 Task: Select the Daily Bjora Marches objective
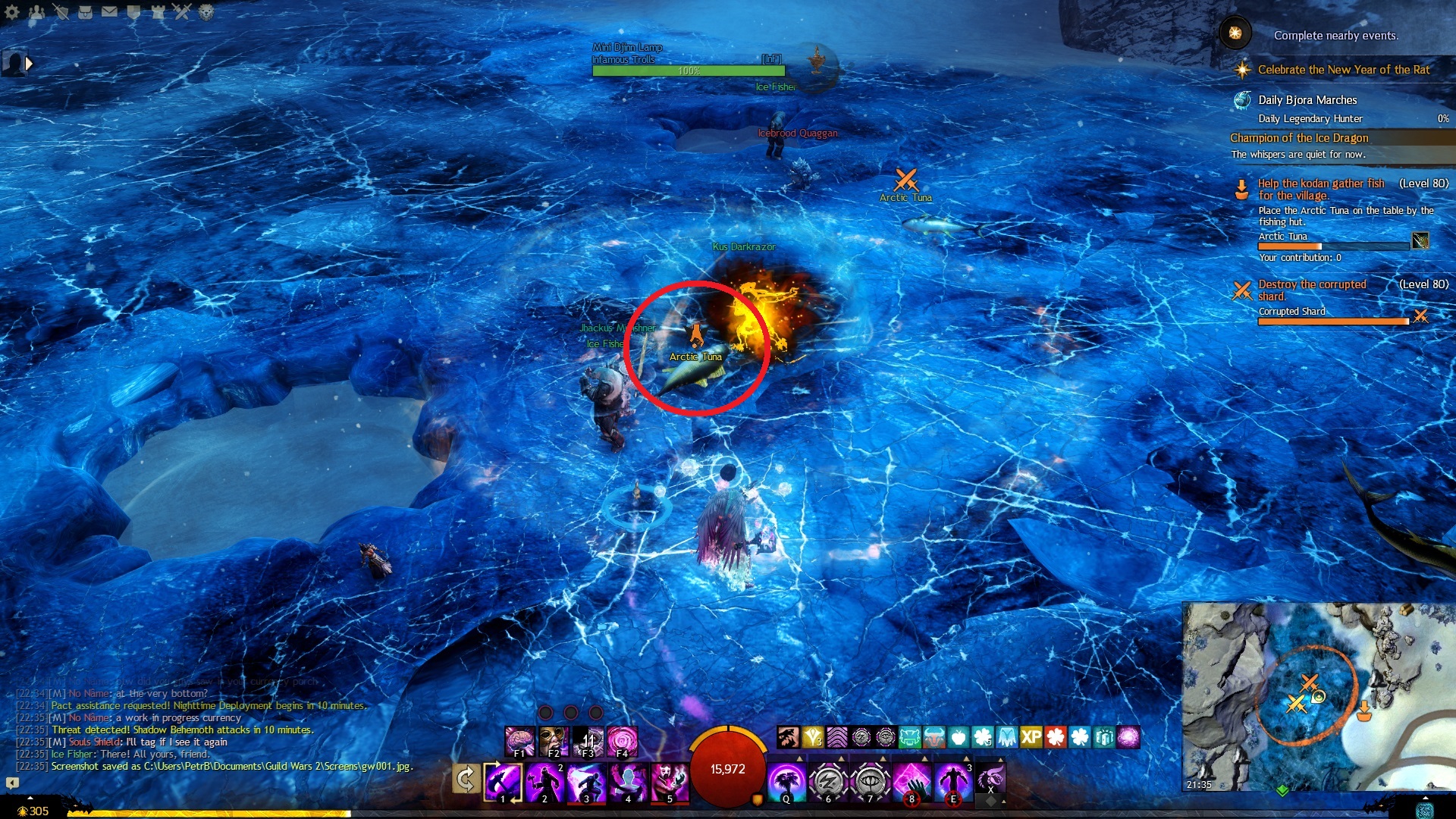[x=1307, y=100]
